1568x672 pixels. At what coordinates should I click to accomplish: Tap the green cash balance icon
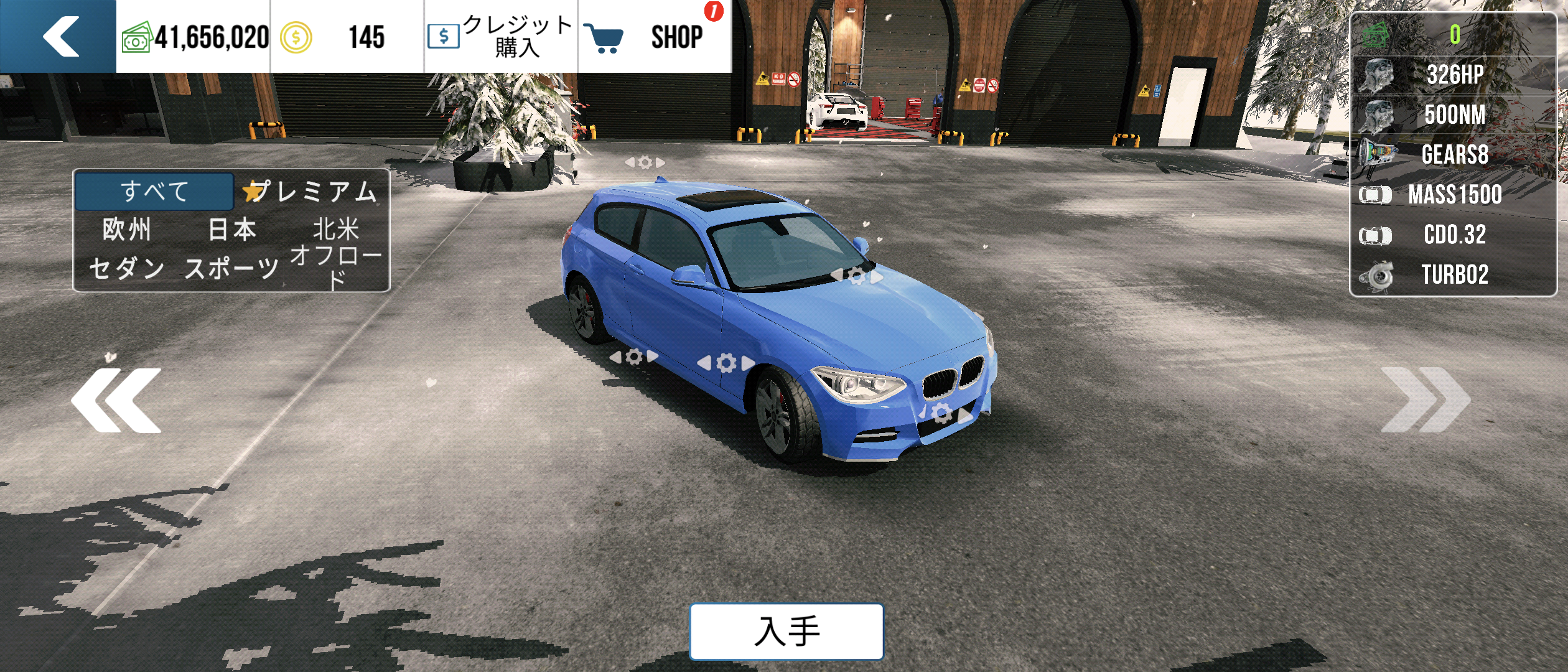point(137,37)
